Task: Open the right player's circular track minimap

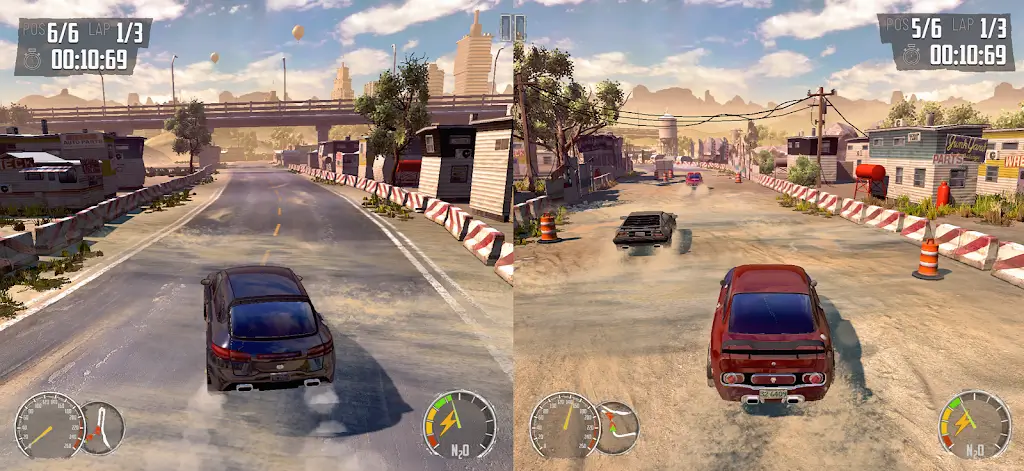Action: coord(617,428)
